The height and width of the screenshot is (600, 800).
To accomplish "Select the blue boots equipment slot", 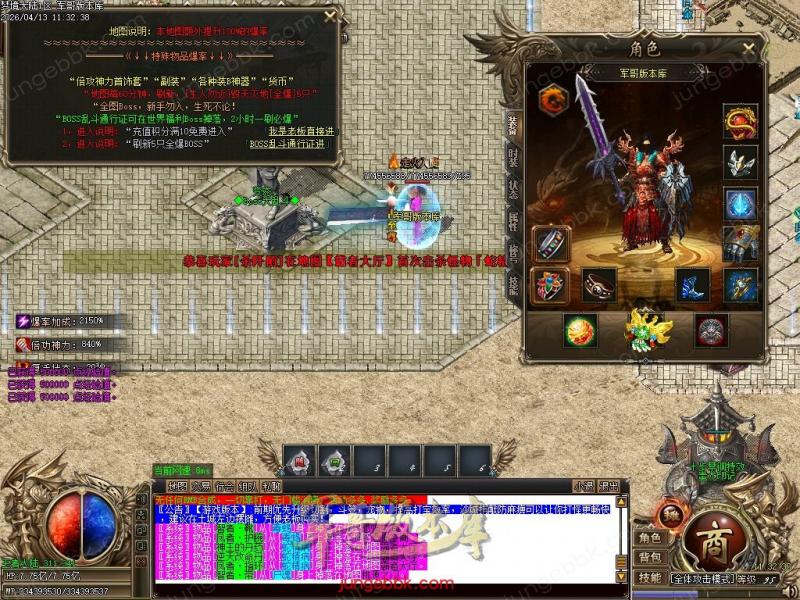I will click(x=693, y=286).
